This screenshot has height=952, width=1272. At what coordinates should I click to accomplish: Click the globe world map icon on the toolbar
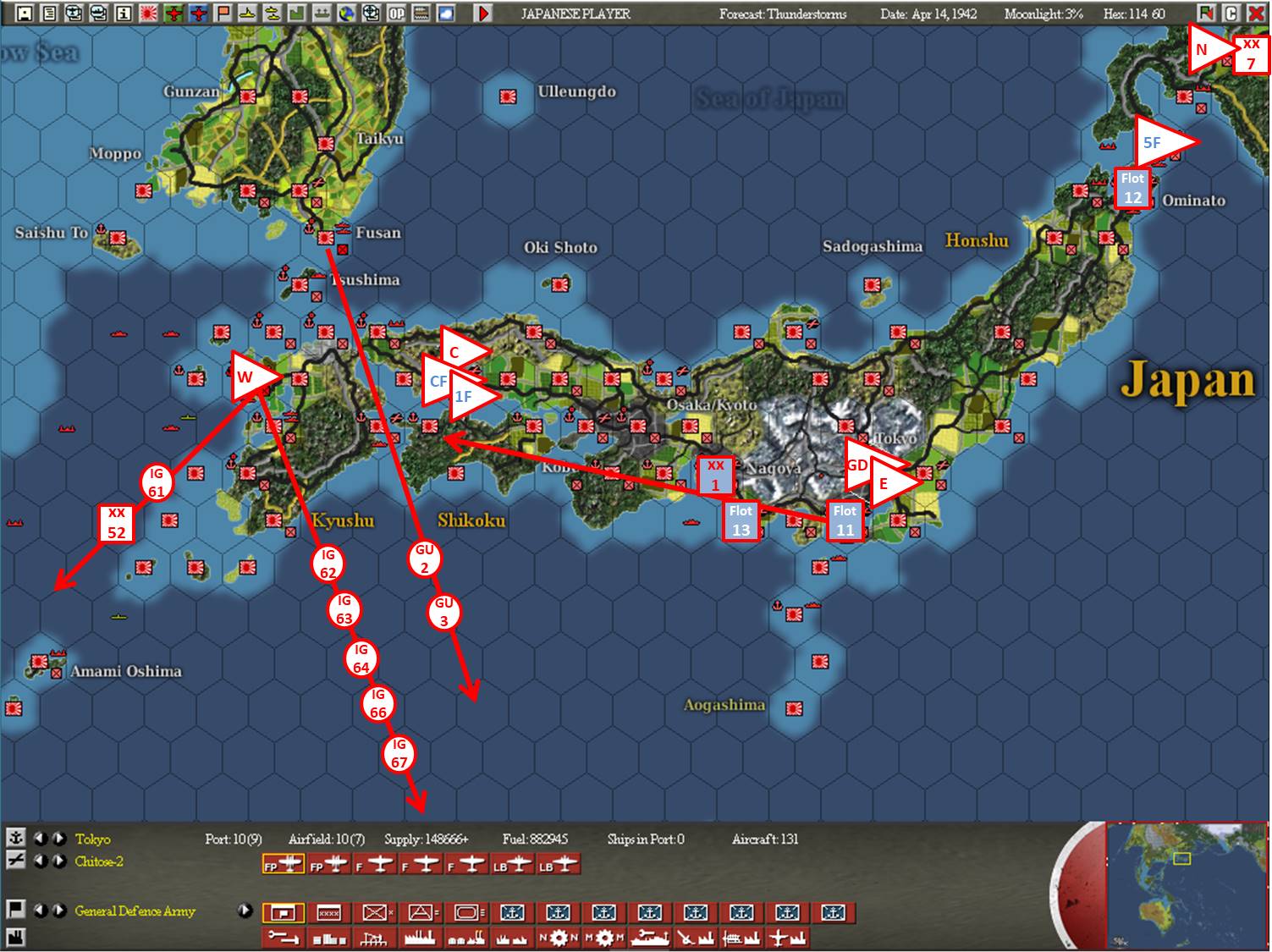click(349, 13)
